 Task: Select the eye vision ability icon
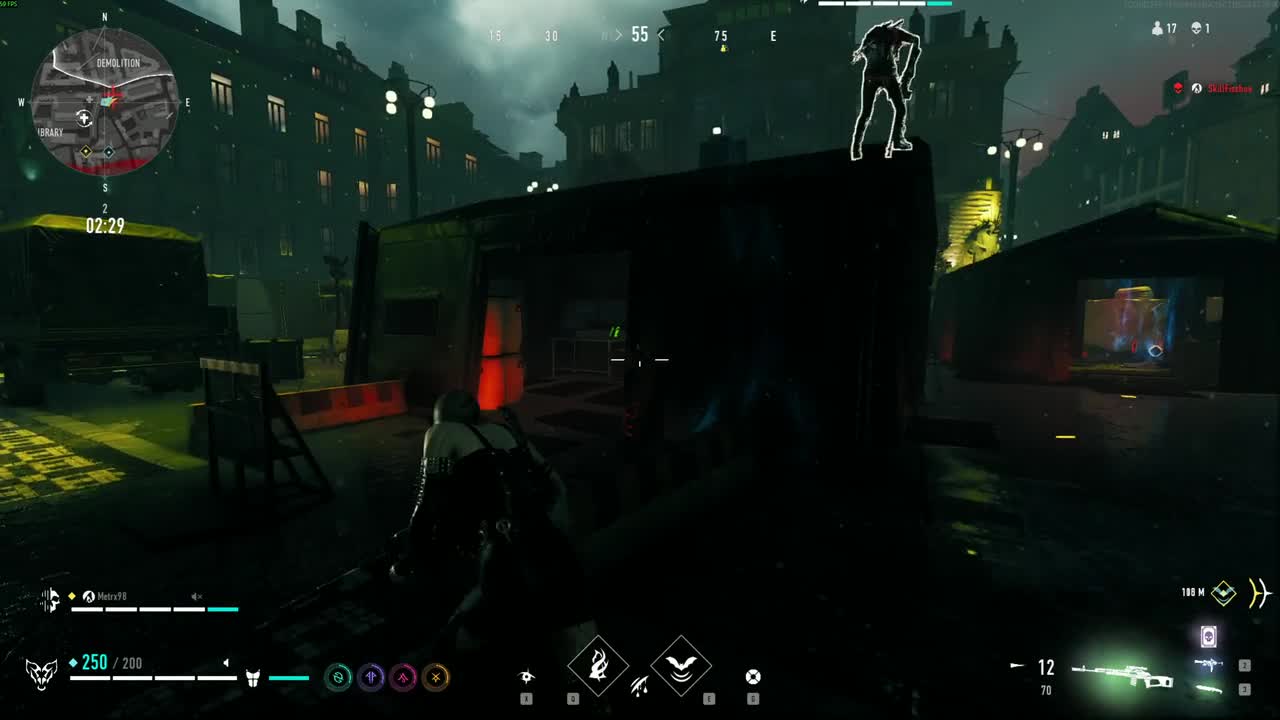point(527,676)
